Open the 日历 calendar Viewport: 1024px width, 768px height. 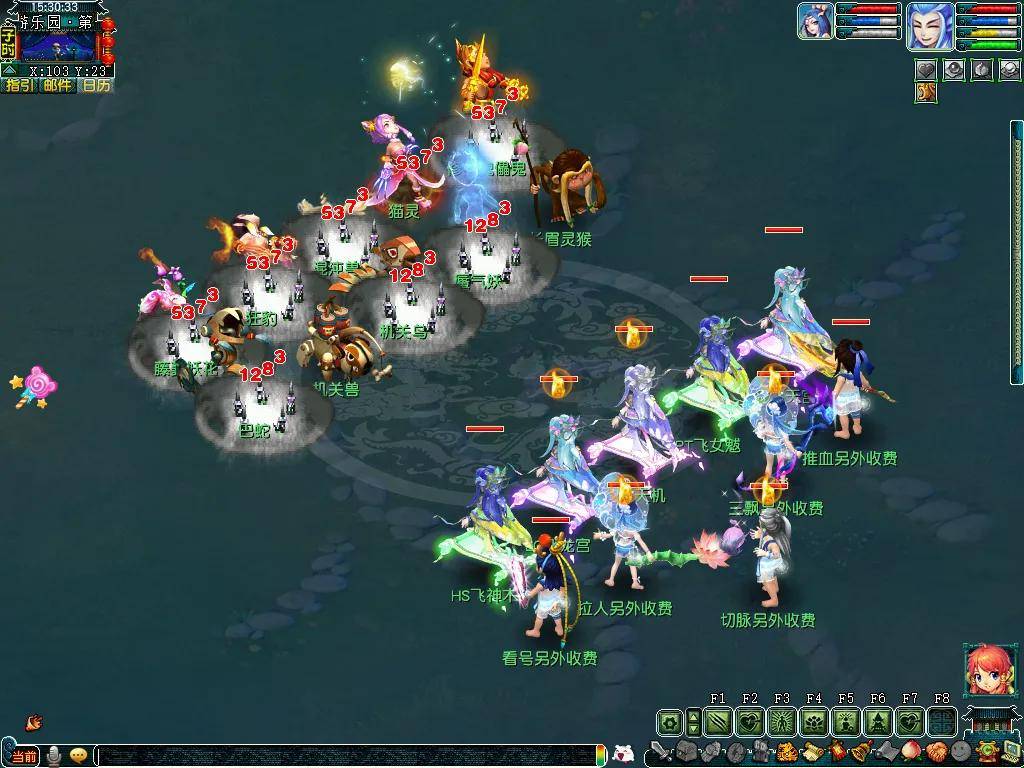(96, 86)
